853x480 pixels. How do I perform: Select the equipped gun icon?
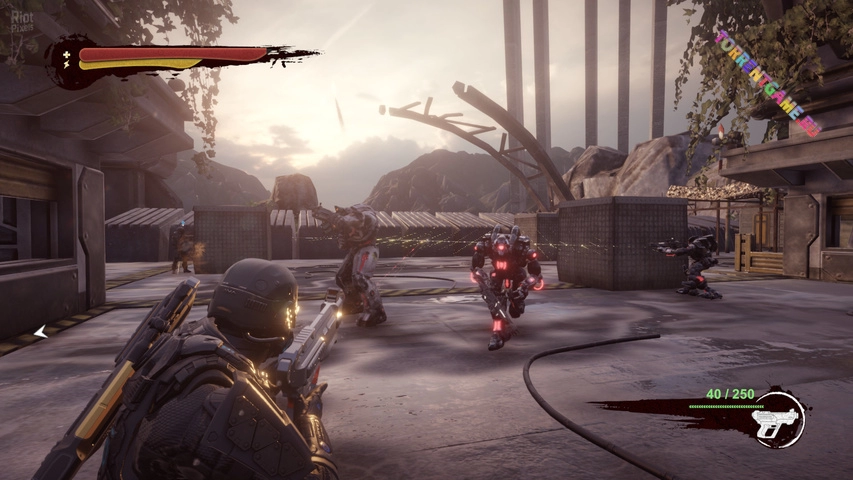click(x=778, y=420)
